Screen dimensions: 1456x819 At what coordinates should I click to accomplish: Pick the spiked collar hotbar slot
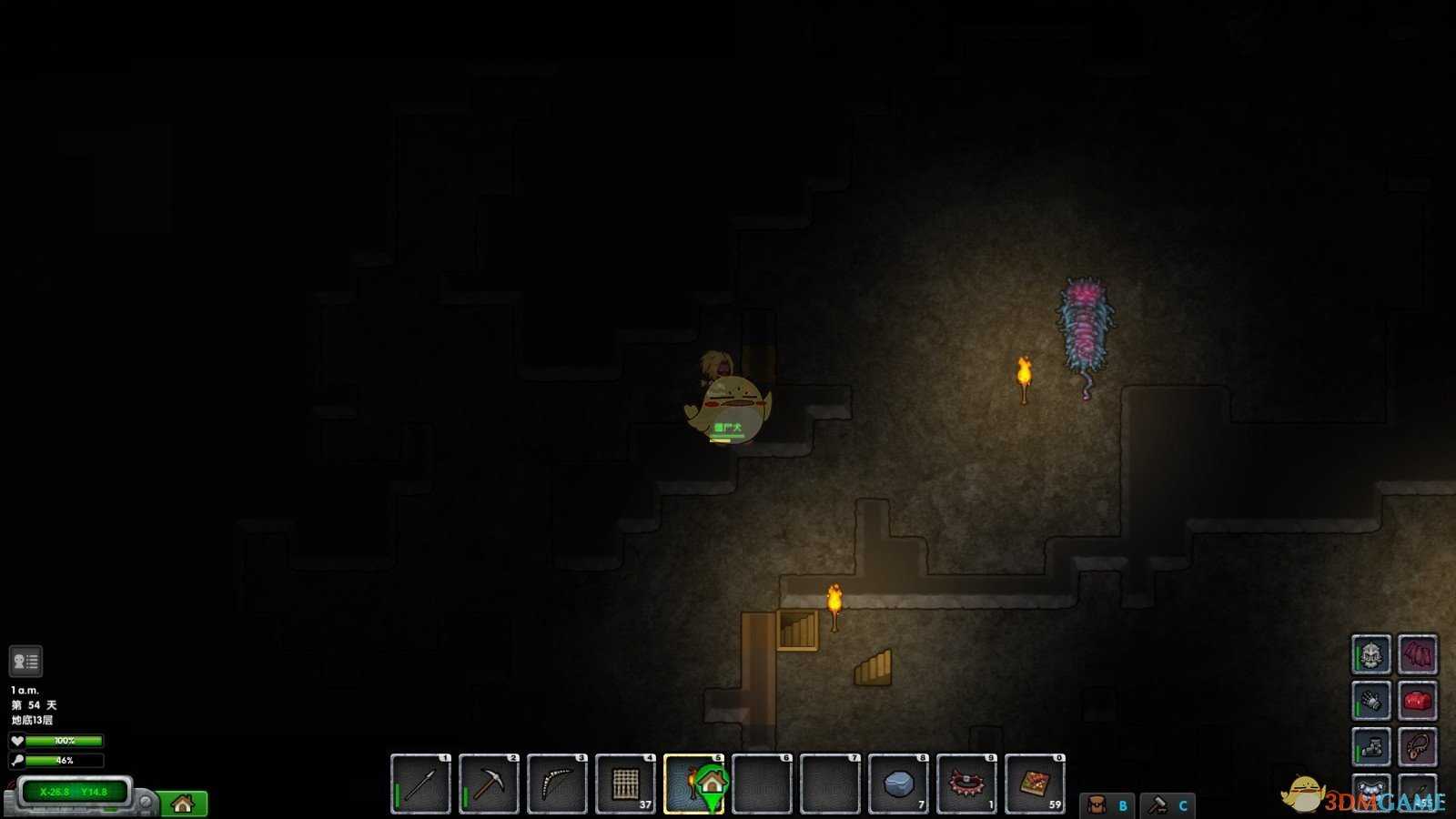pos(966,784)
